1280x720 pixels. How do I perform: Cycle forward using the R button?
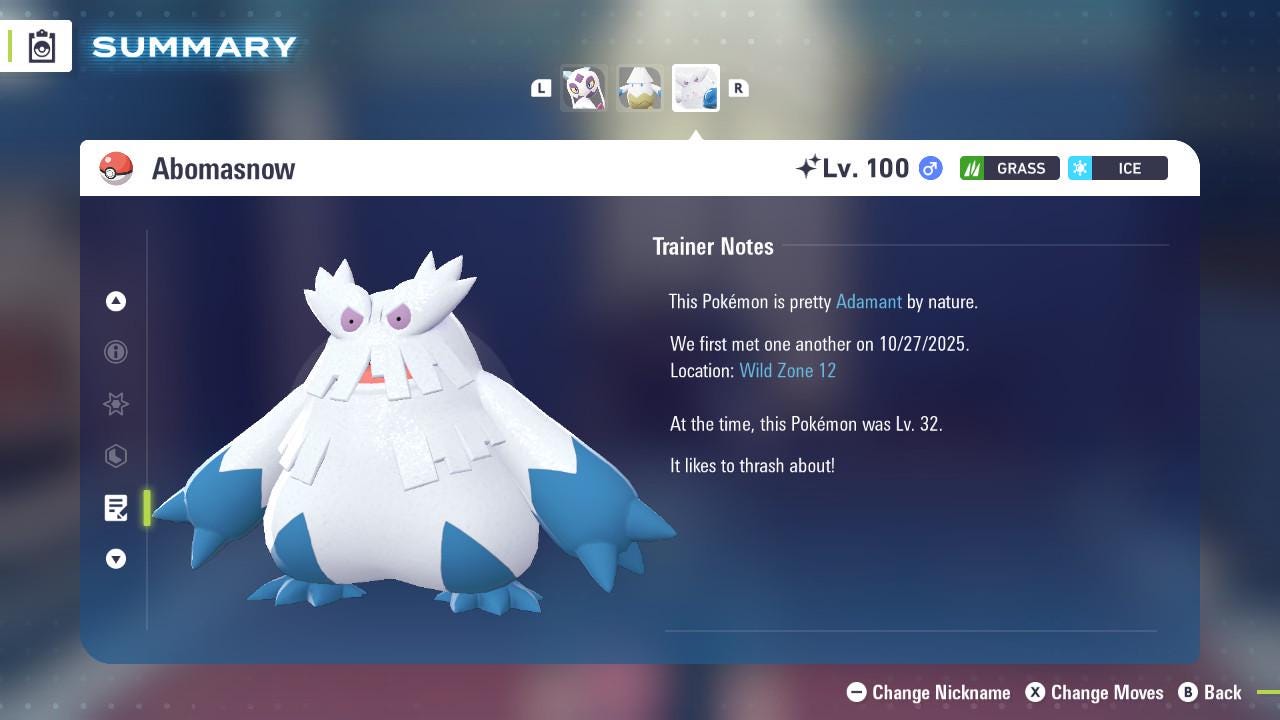(739, 88)
